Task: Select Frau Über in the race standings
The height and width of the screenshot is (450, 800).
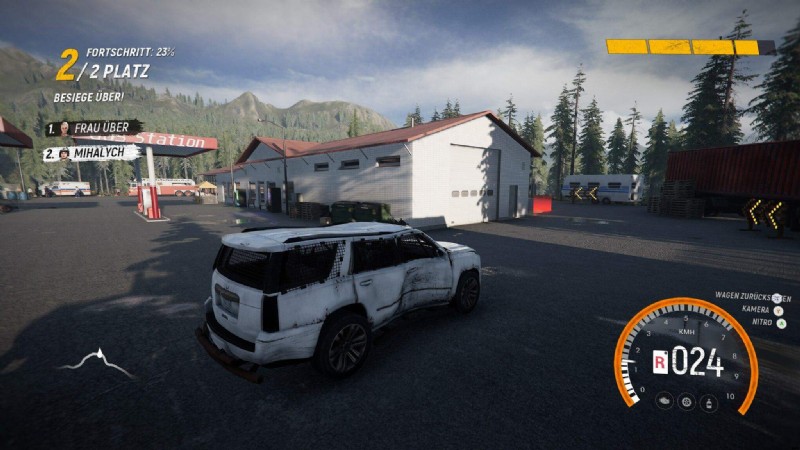Action: [93, 128]
